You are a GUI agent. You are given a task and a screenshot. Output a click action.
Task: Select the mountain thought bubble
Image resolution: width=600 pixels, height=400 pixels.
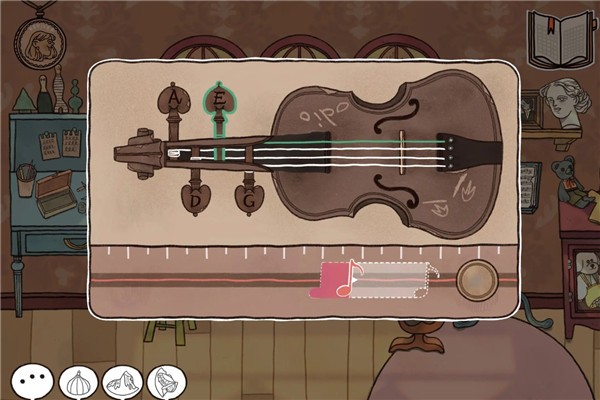coord(121,381)
